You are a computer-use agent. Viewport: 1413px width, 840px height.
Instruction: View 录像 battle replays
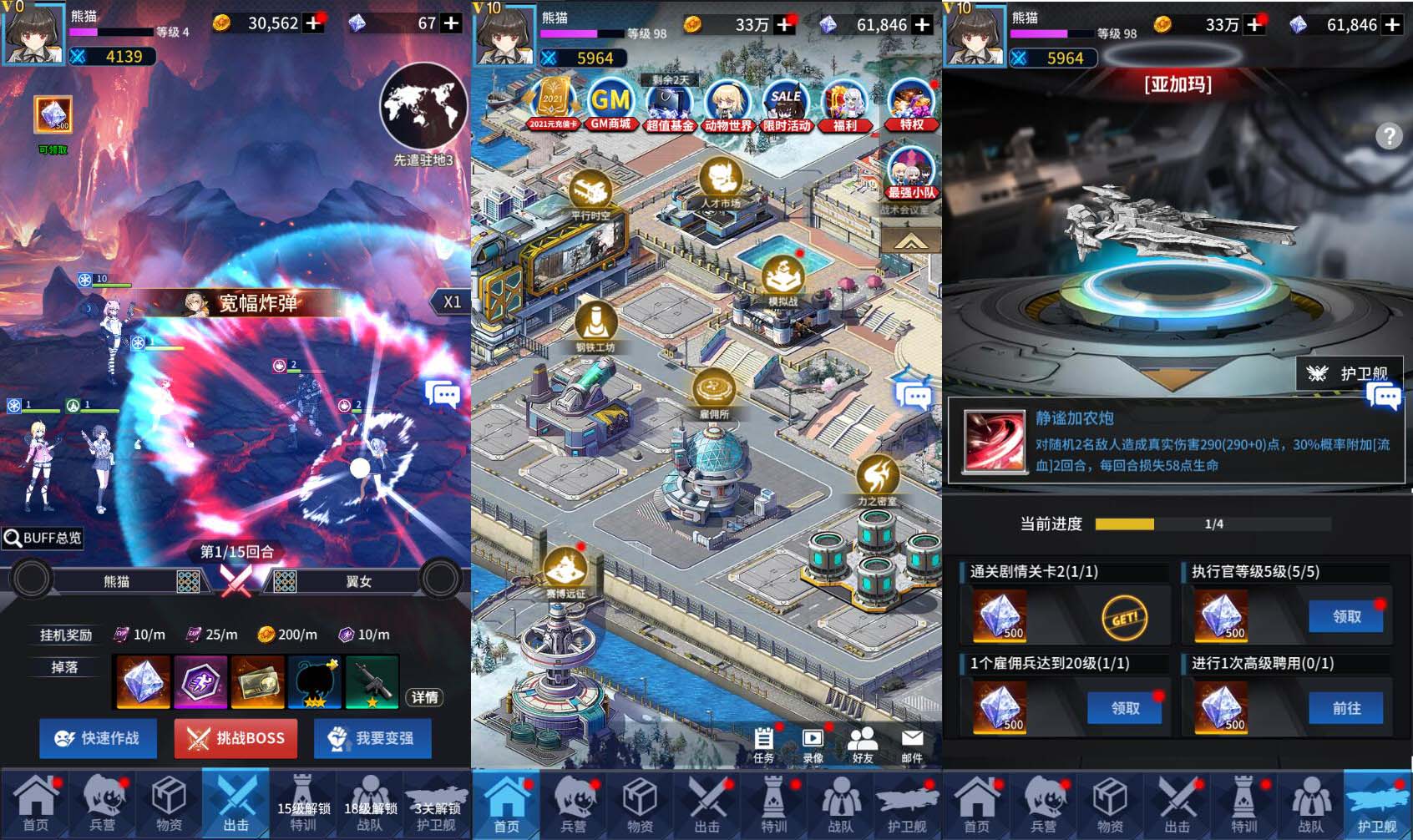(x=813, y=744)
